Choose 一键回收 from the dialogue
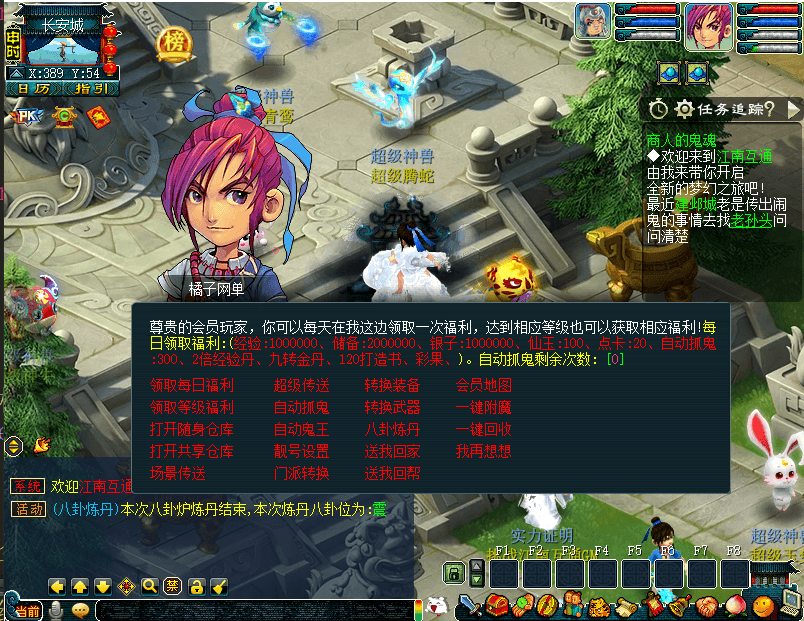Viewport: 804px width, 621px height. click(x=484, y=429)
